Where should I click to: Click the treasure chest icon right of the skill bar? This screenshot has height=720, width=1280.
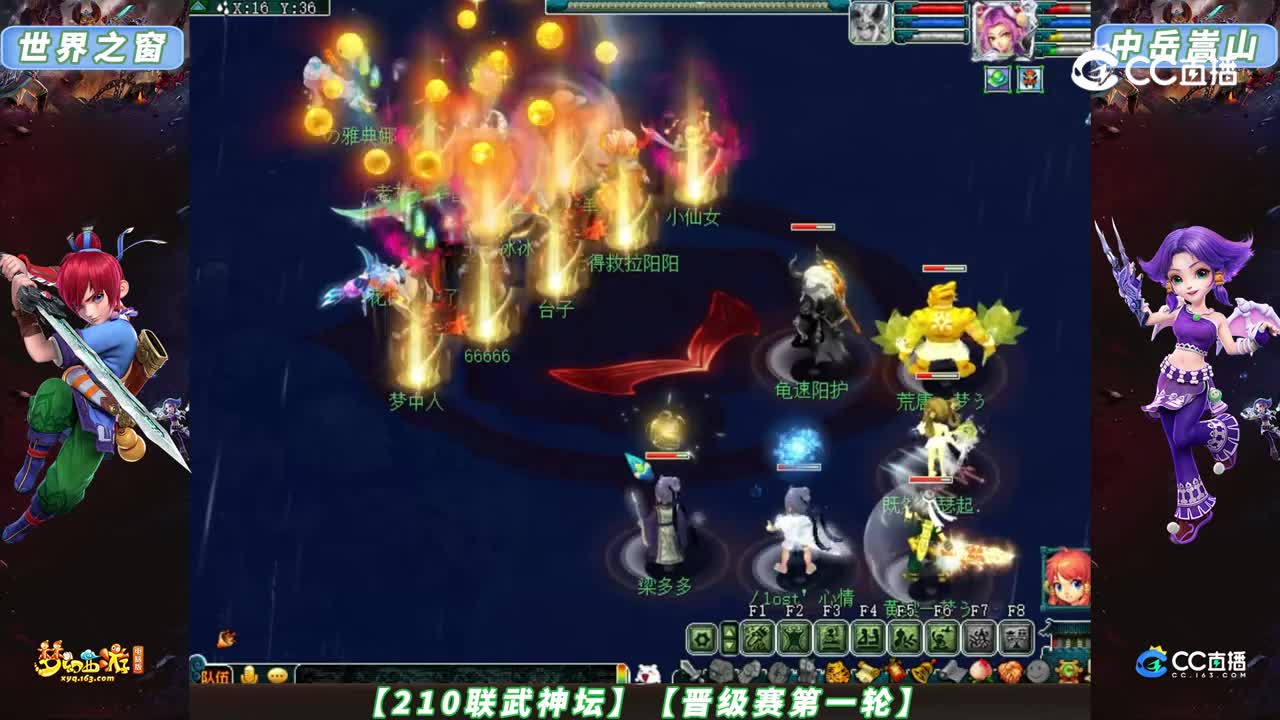point(1070,671)
